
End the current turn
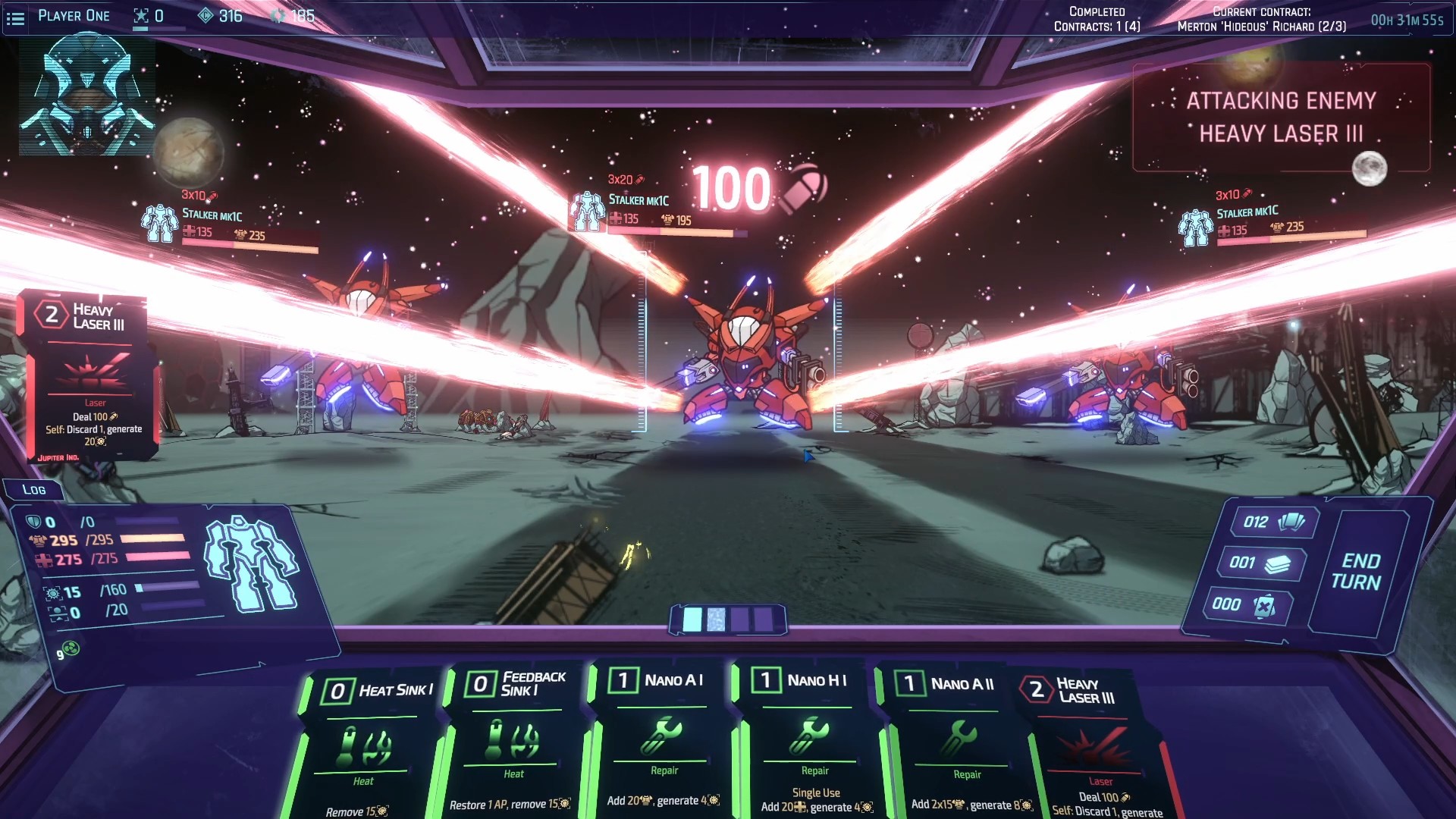tap(1357, 572)
